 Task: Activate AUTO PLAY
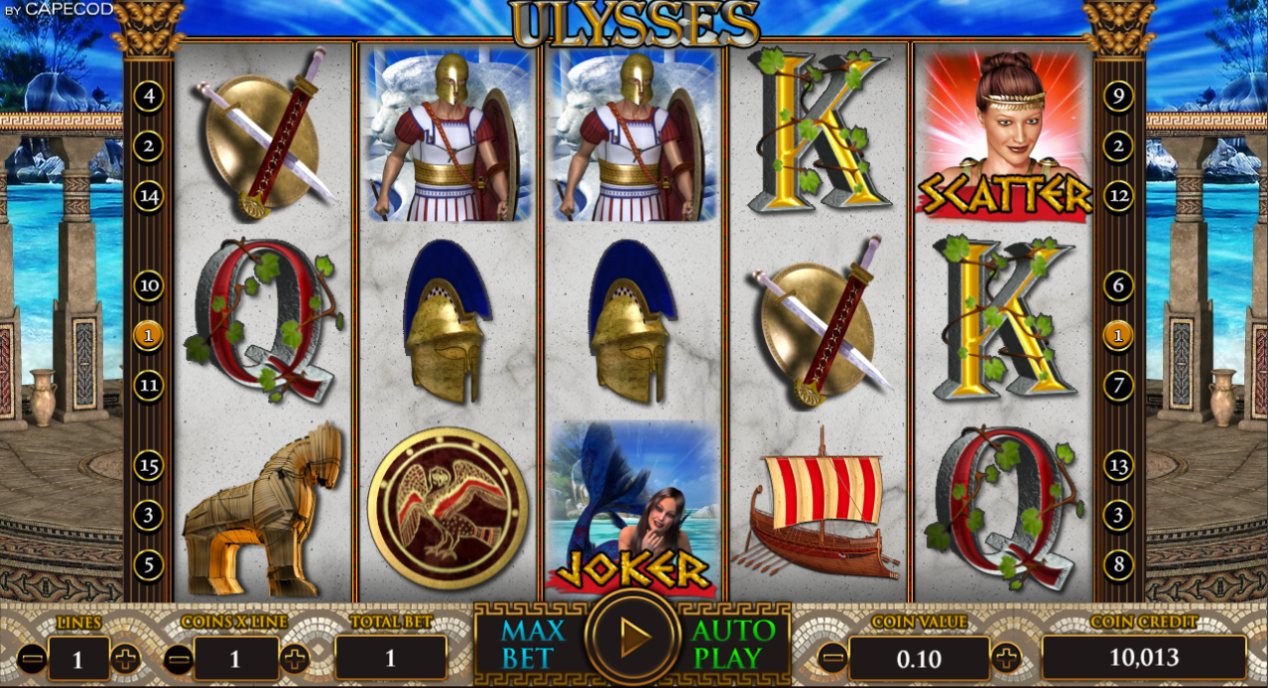tap(733, 644)
